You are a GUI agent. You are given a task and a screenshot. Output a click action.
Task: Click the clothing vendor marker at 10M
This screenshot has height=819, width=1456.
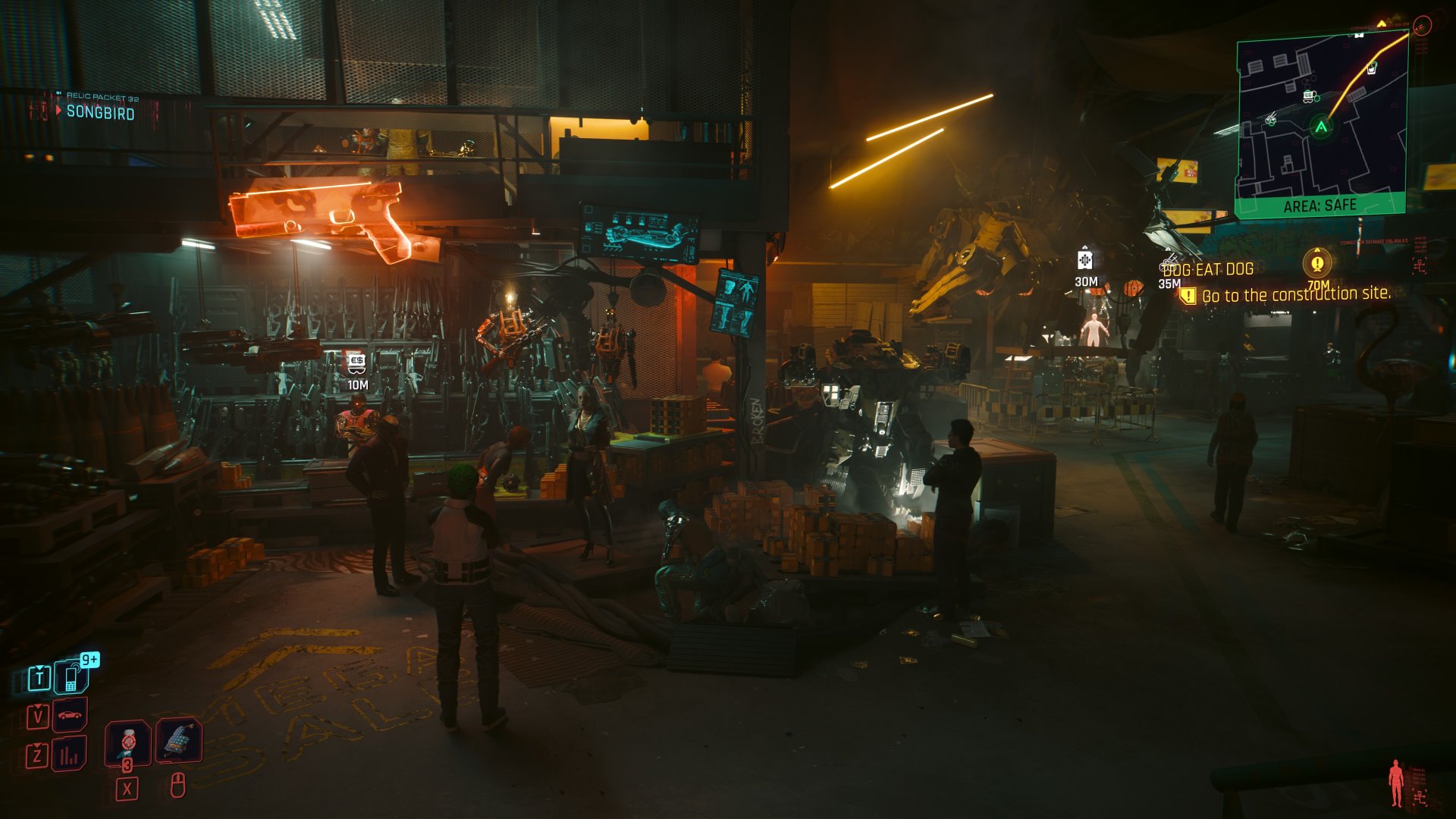[x=356, y=362]
